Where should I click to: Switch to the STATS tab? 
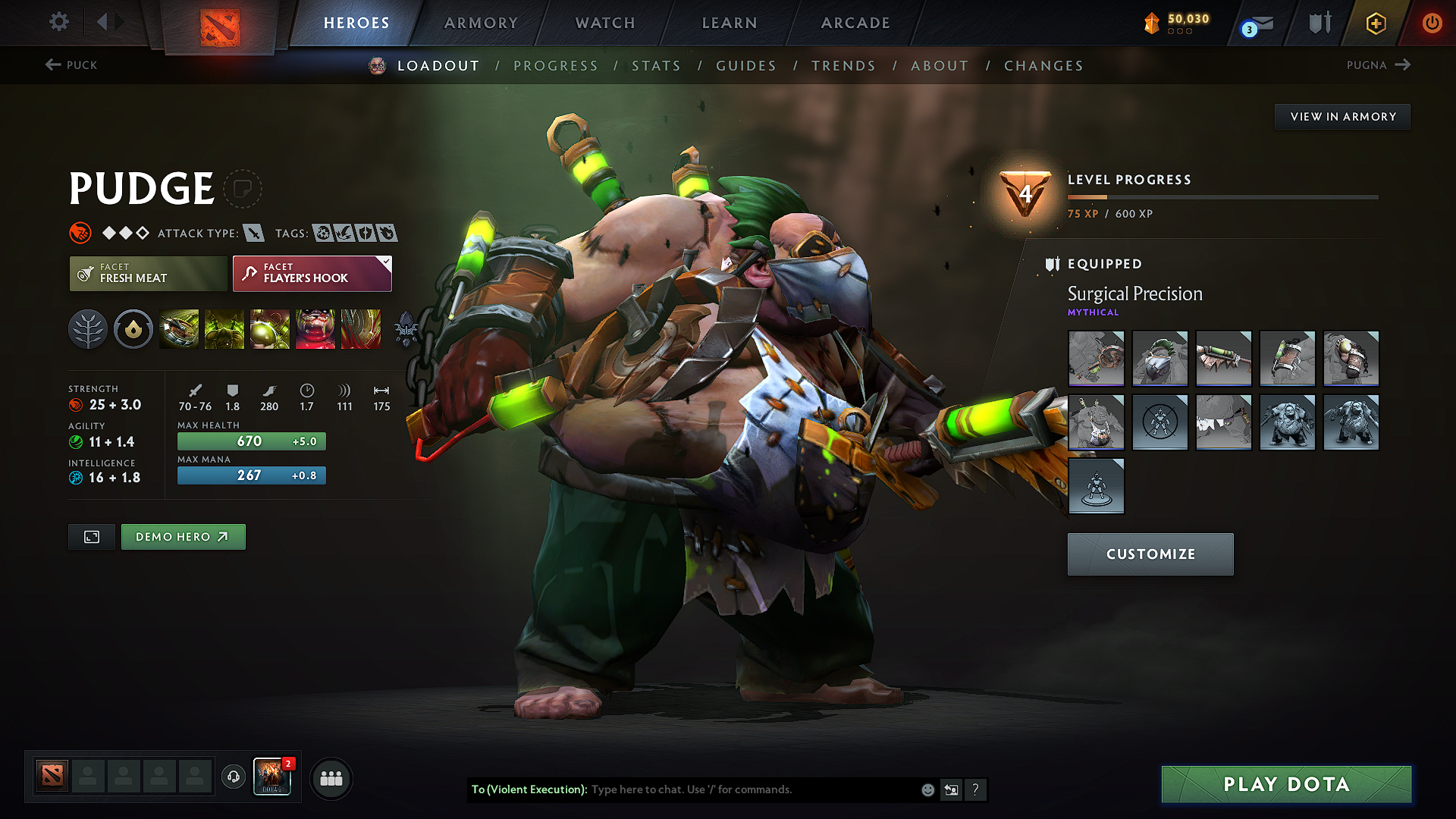(657, 66)
